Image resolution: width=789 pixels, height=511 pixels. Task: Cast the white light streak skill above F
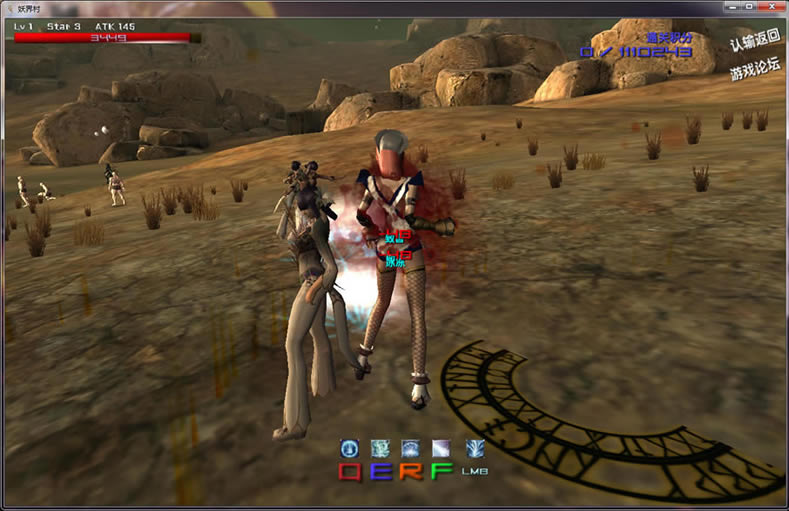click(442, 449)
